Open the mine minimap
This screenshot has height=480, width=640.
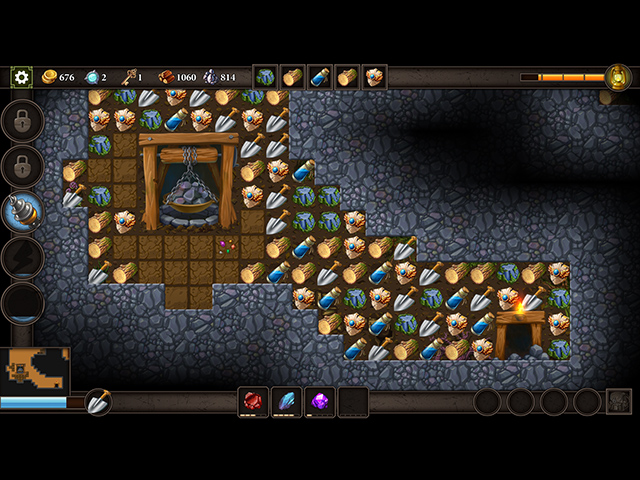[x=35, y=370]
